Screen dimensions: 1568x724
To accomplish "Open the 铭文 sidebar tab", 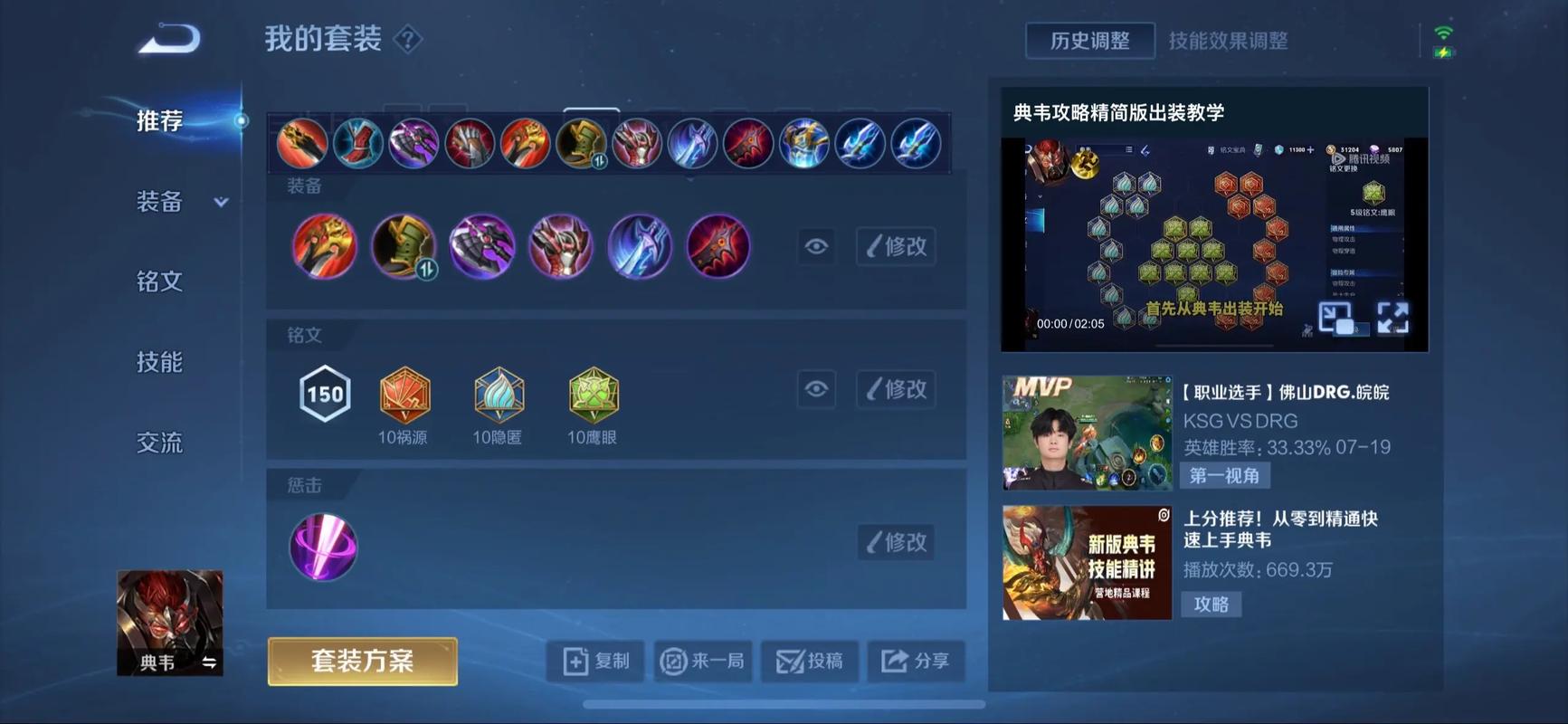I will click(x=158, y=281).
